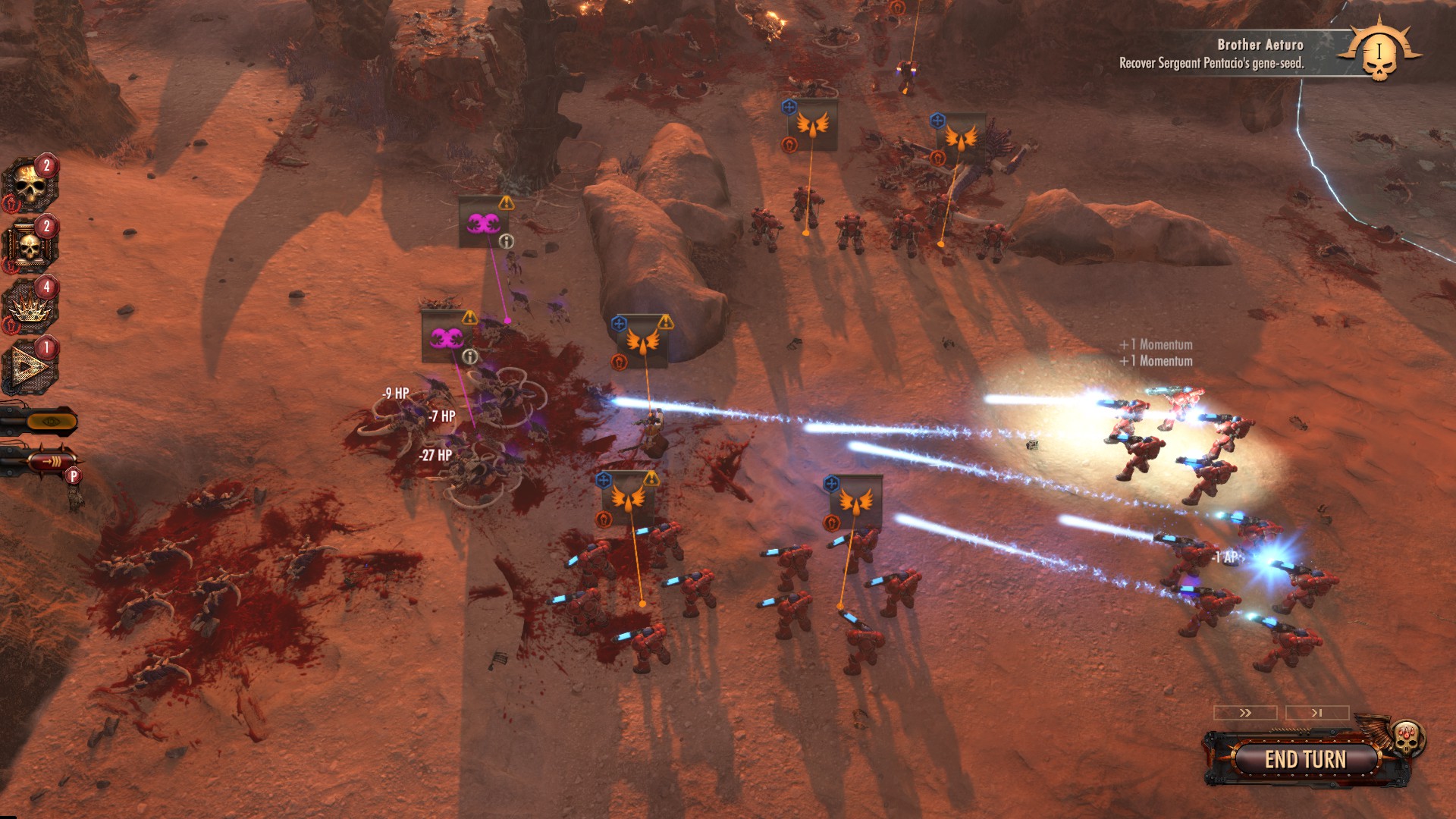Click the double-arrow fast-forward button
This screenshot has width=1456, height=819.
point(1245,713)
